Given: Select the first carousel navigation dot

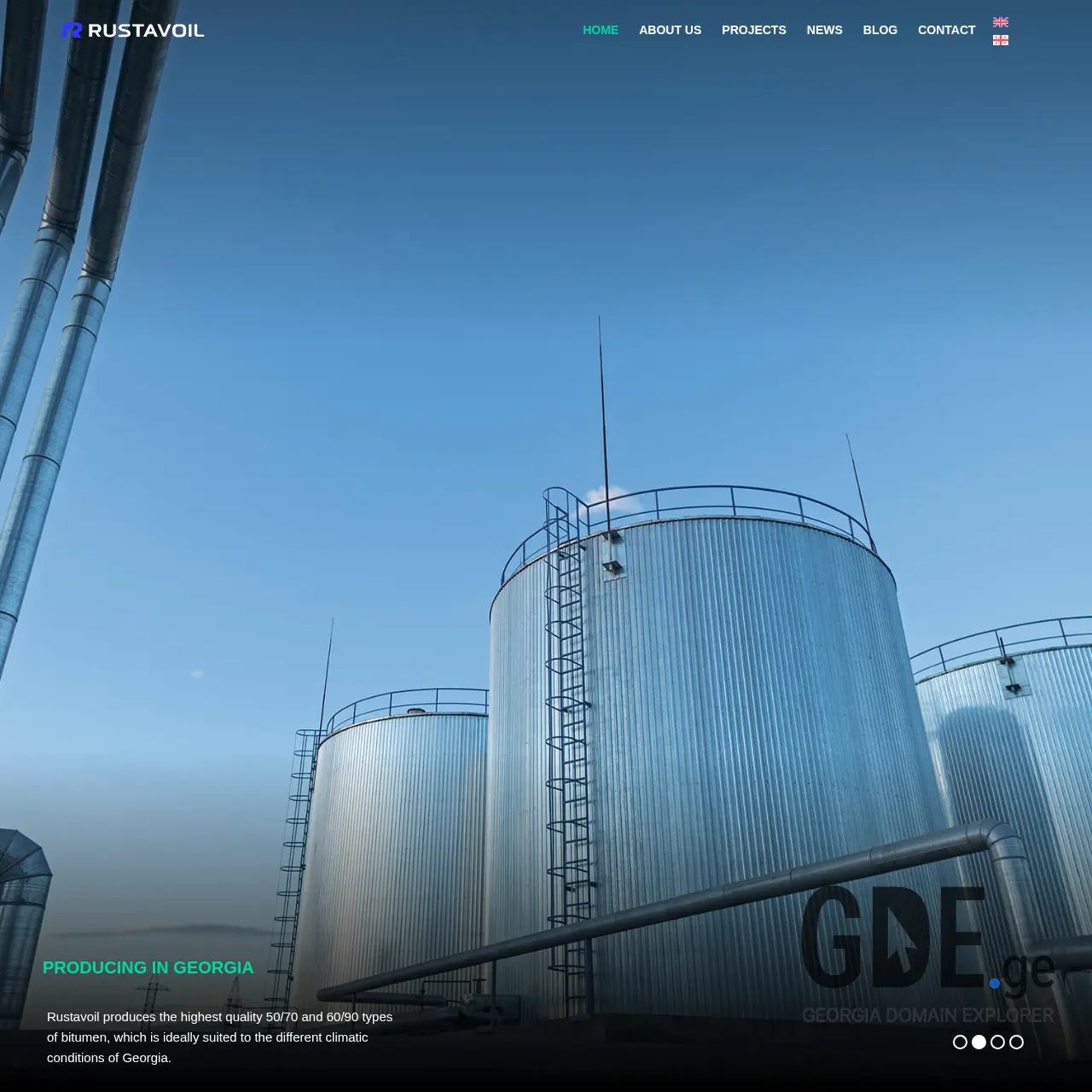Looking at the screenshot, I should coord(960,1042).
